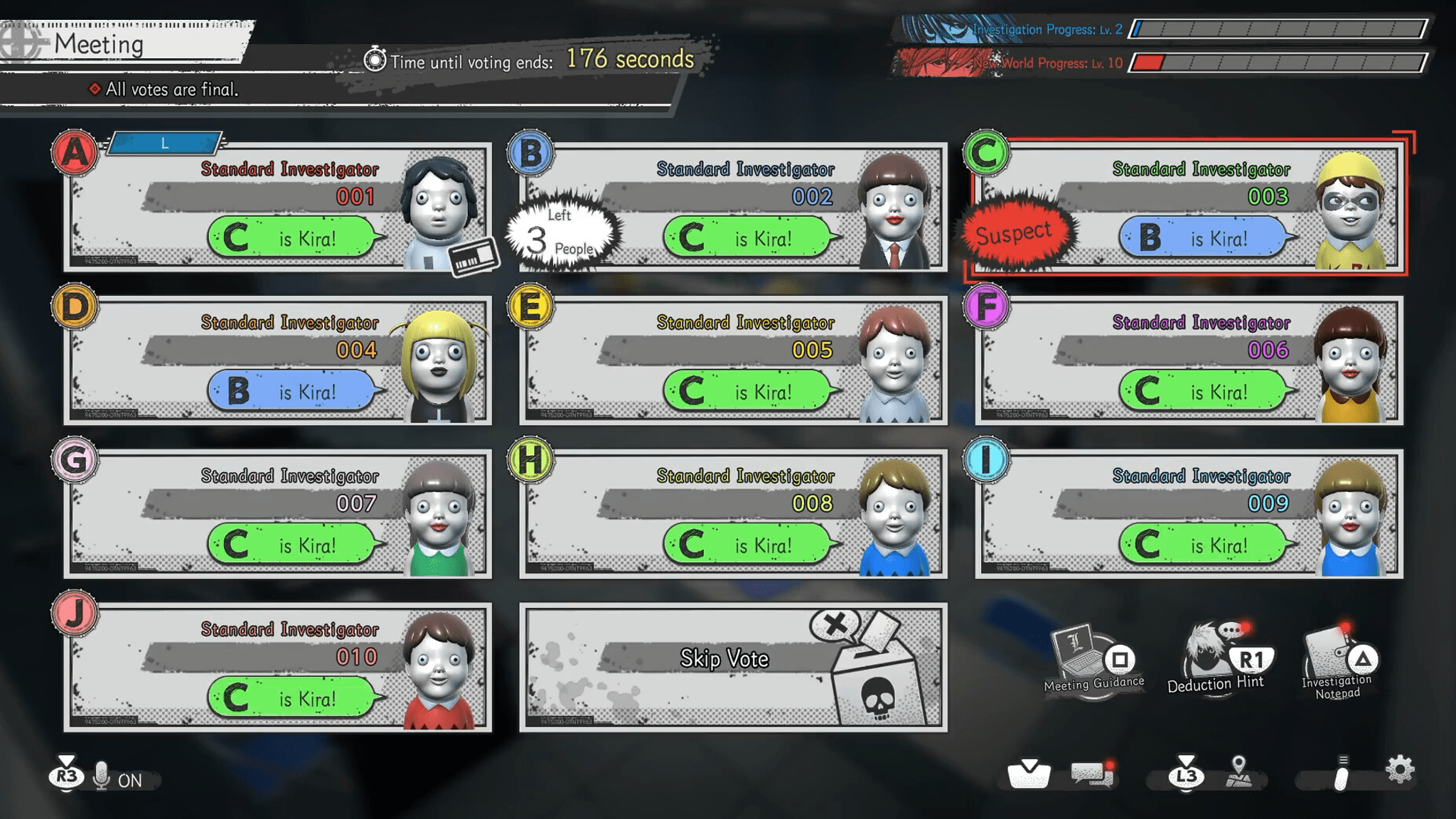Screen dimensions: 1456x819
Task: Vote for suspect C Standard Investigator 003
Action: coord(1189,207)
